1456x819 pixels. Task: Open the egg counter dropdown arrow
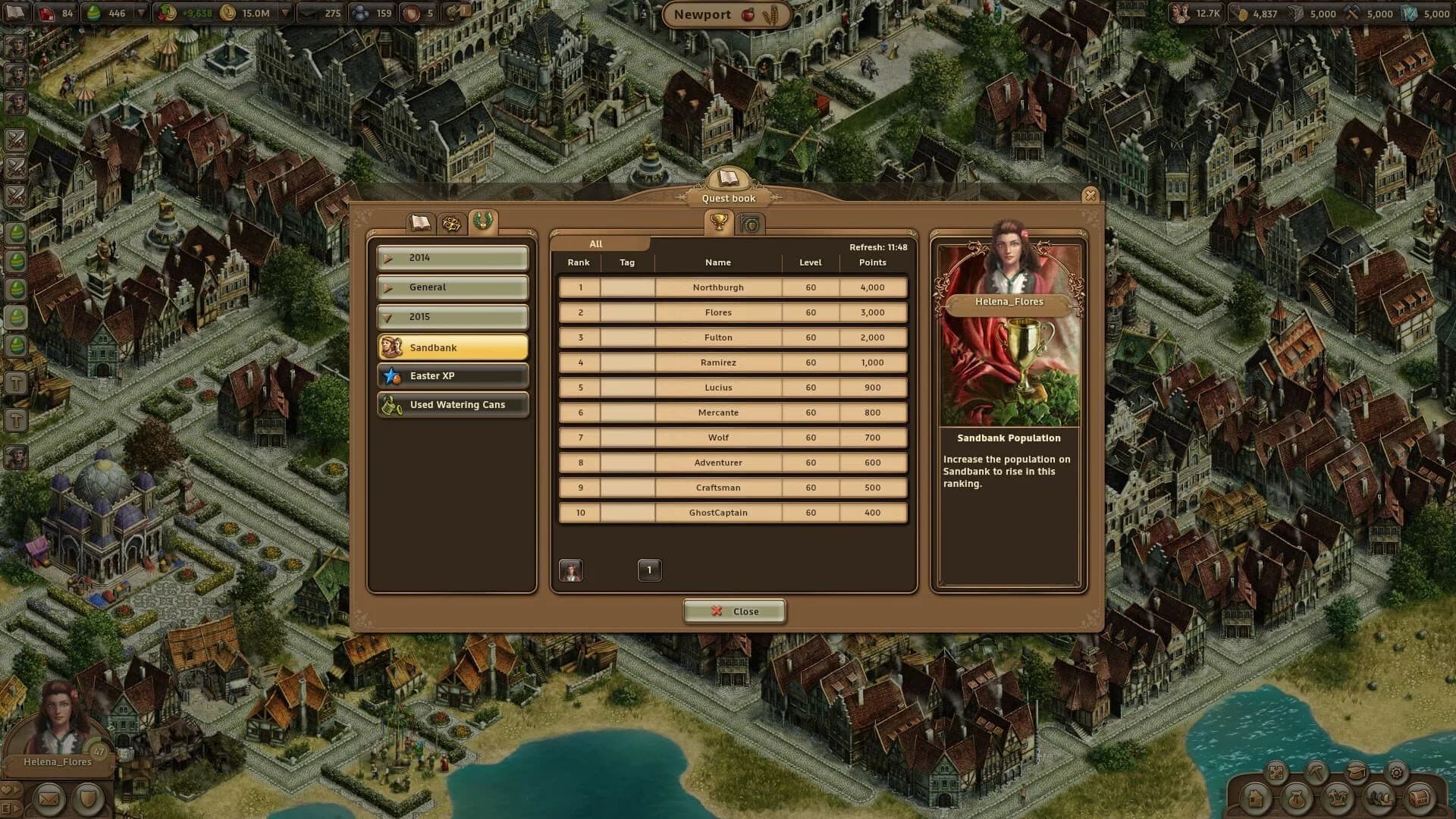tap(141, 13)
